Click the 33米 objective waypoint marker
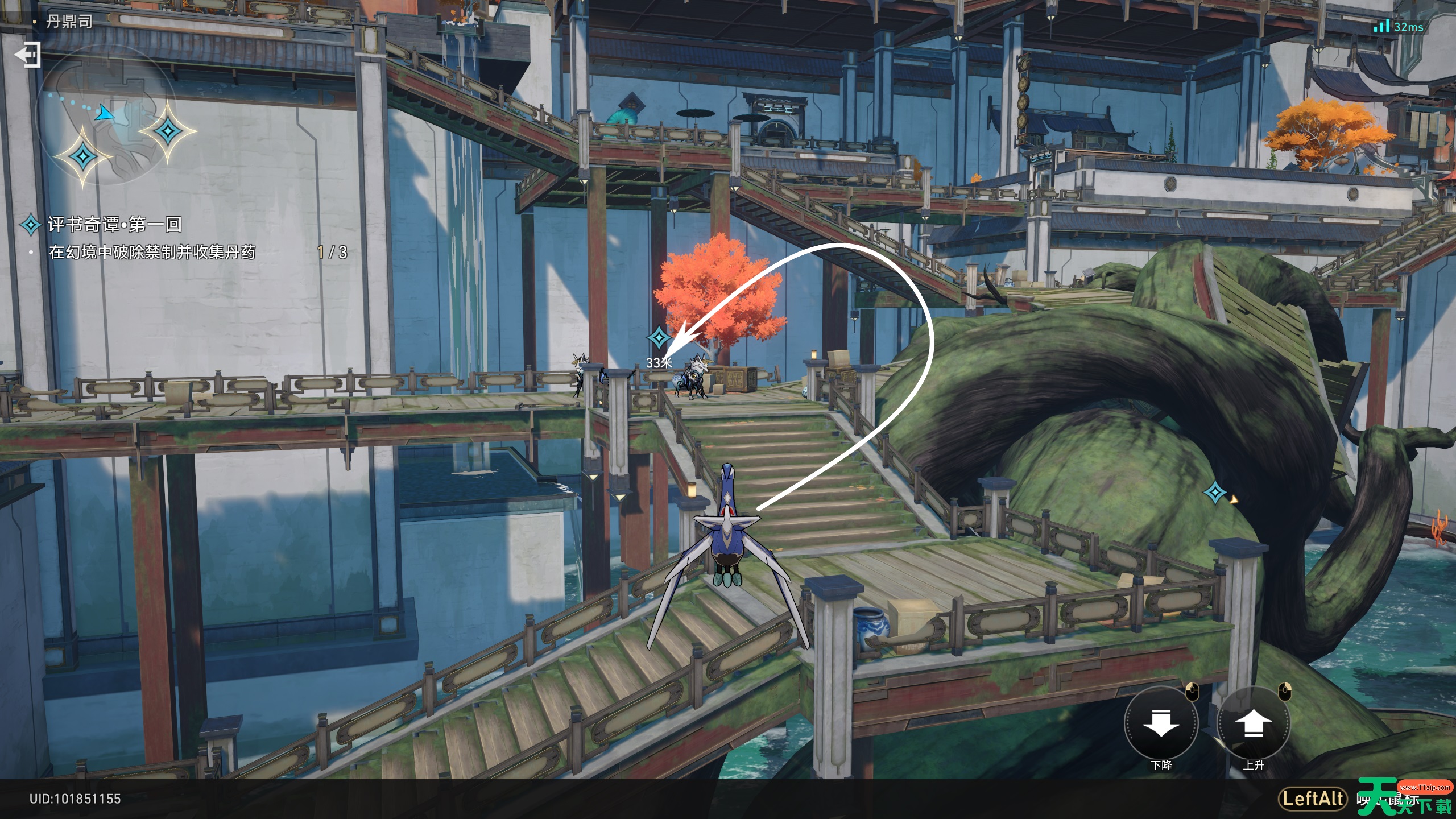Screen dimensions: 1456x819 tap(659, 338)
